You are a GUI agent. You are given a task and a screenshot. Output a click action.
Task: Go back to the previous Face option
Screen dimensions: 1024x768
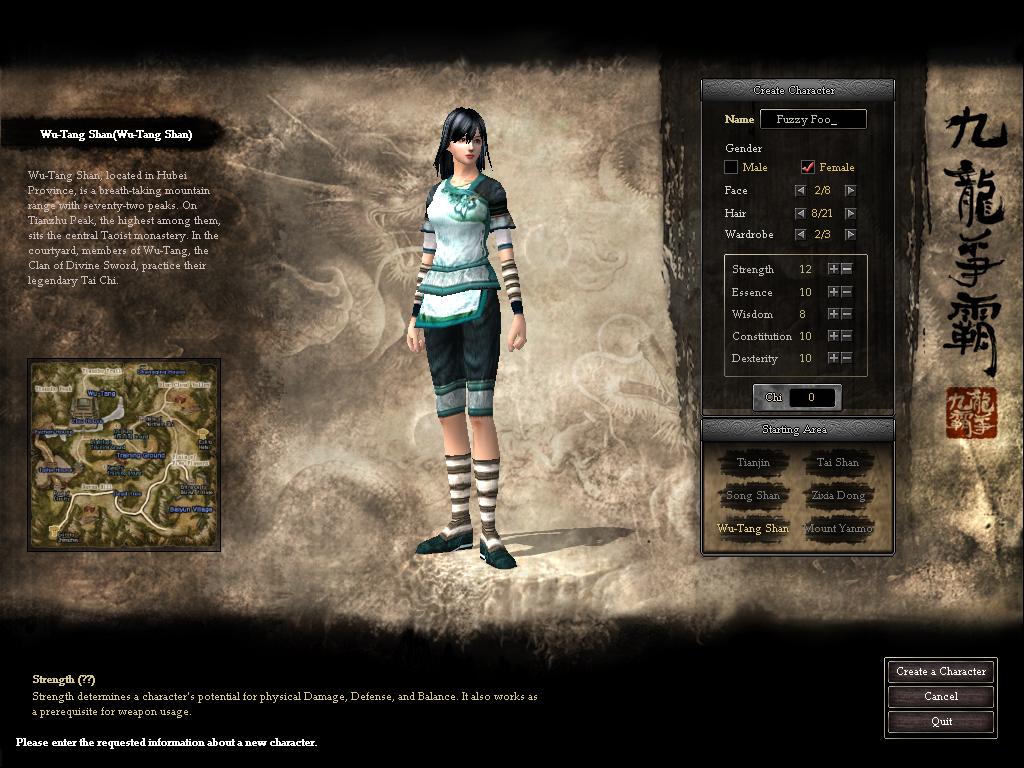pyautogui.click(x=800, y=190)
